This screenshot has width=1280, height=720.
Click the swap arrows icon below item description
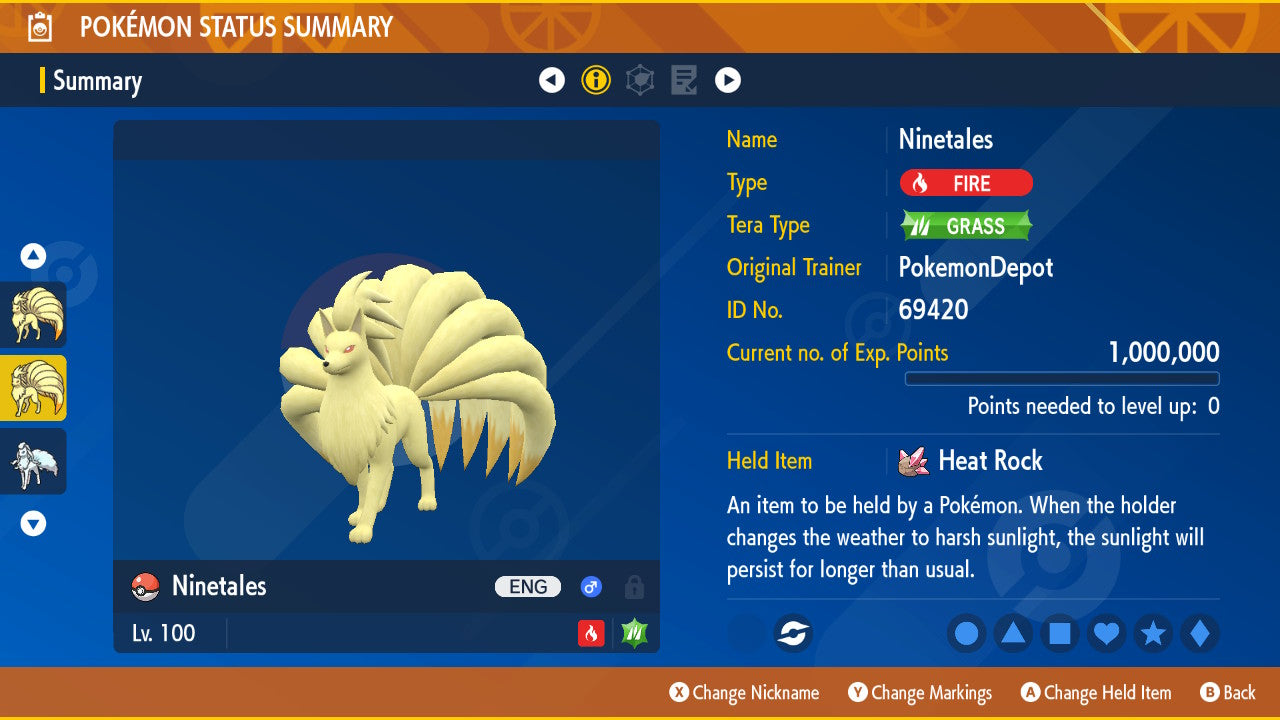(793, 633)
